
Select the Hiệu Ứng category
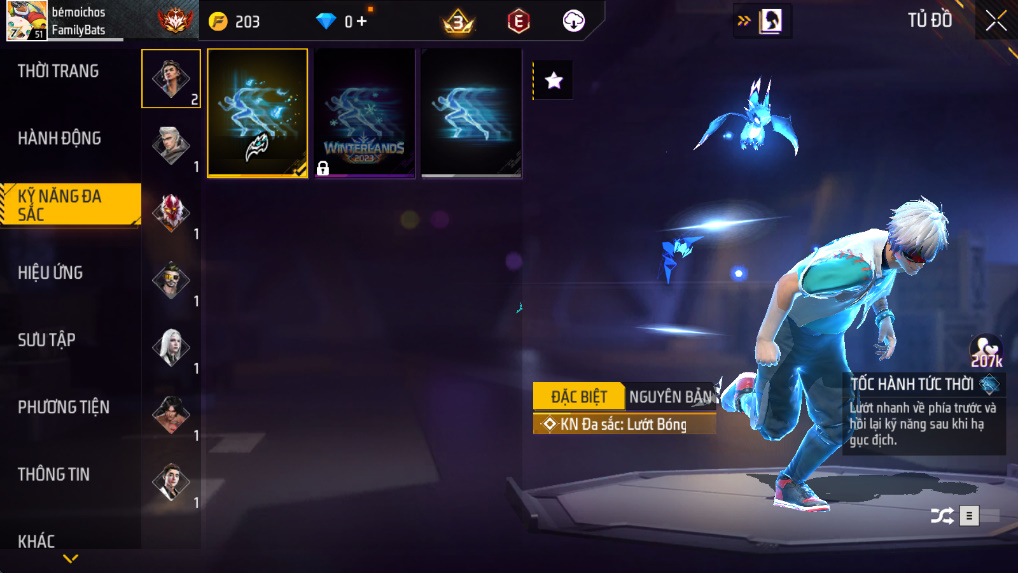51,272
